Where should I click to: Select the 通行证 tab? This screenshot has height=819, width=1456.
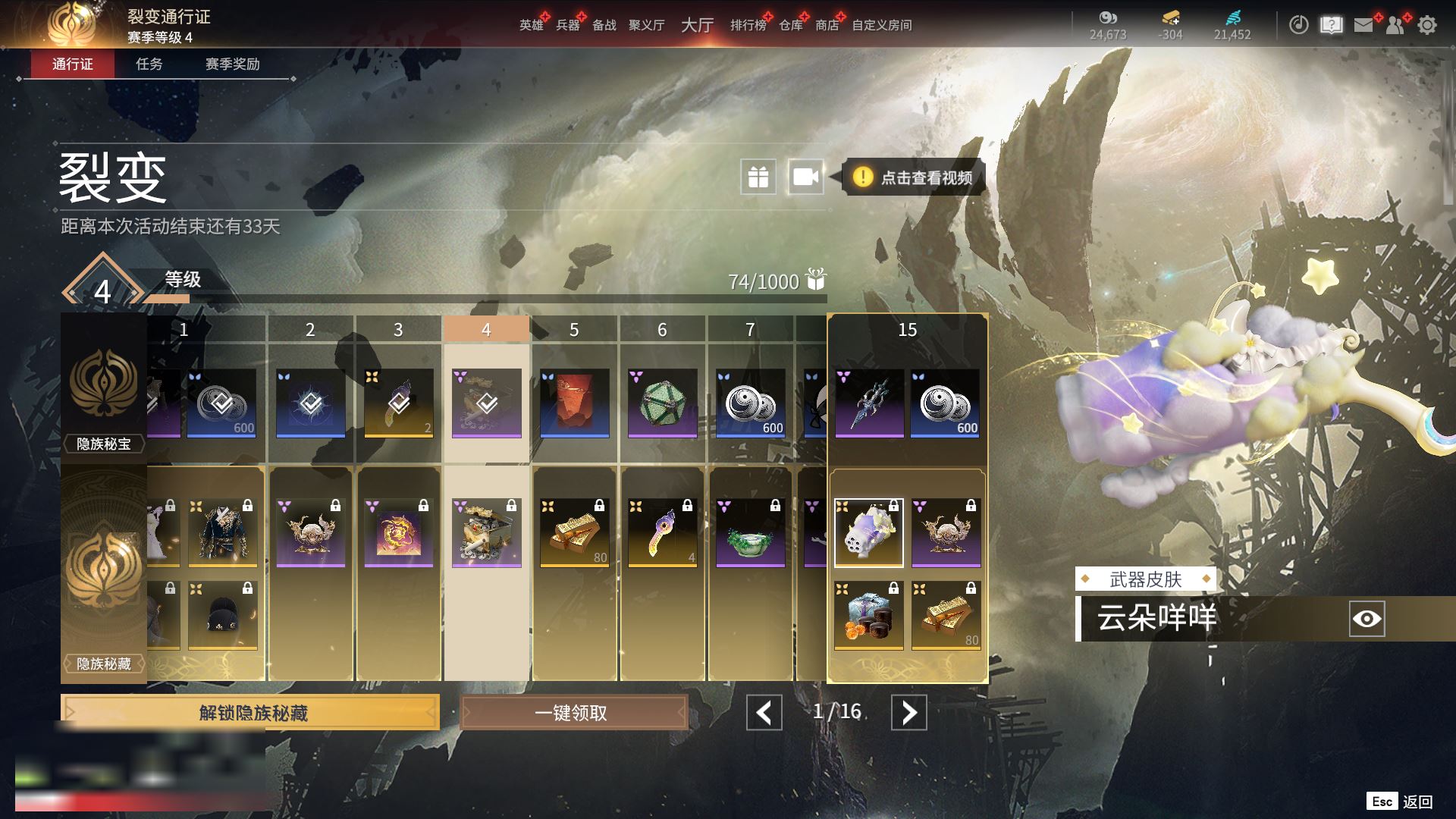73,64
